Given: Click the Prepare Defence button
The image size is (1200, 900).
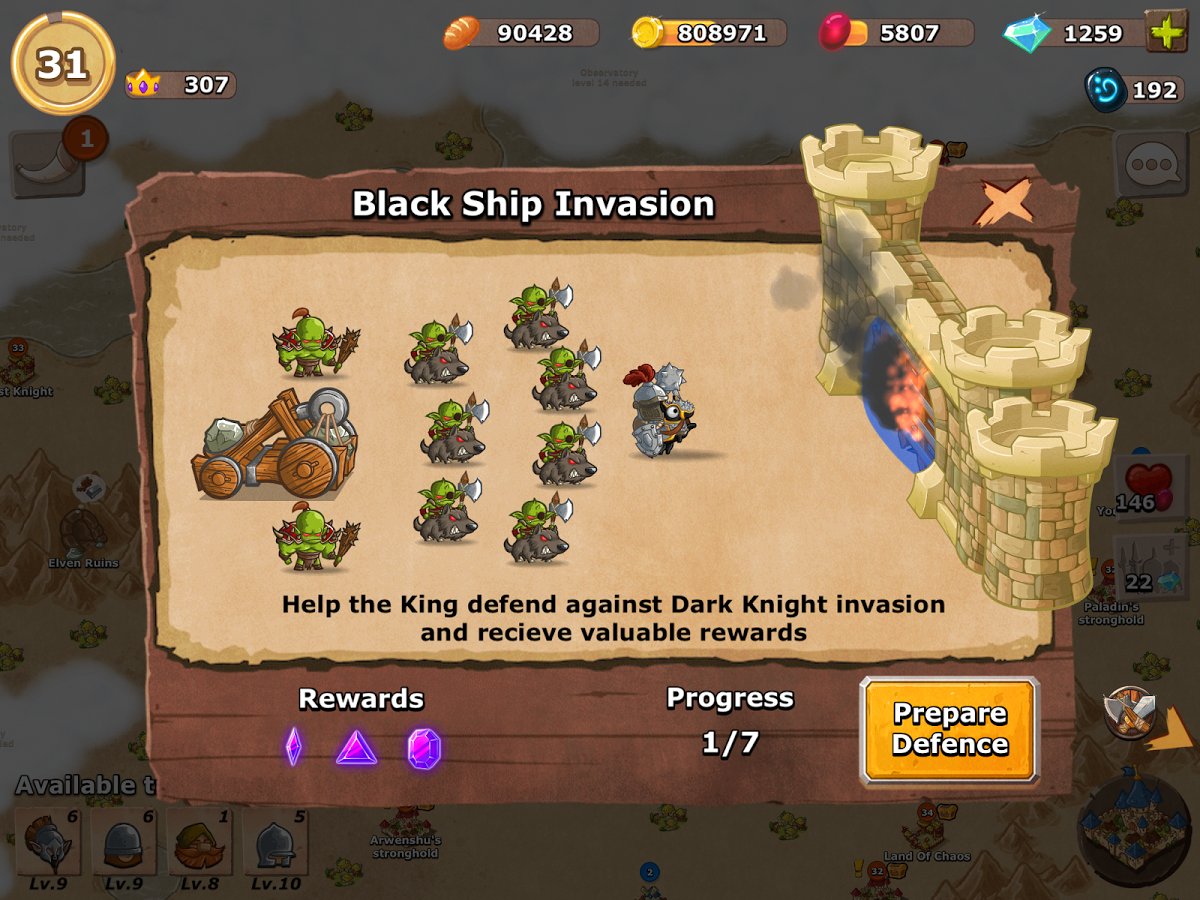Looking at the screenshot, I should point(949,729).
